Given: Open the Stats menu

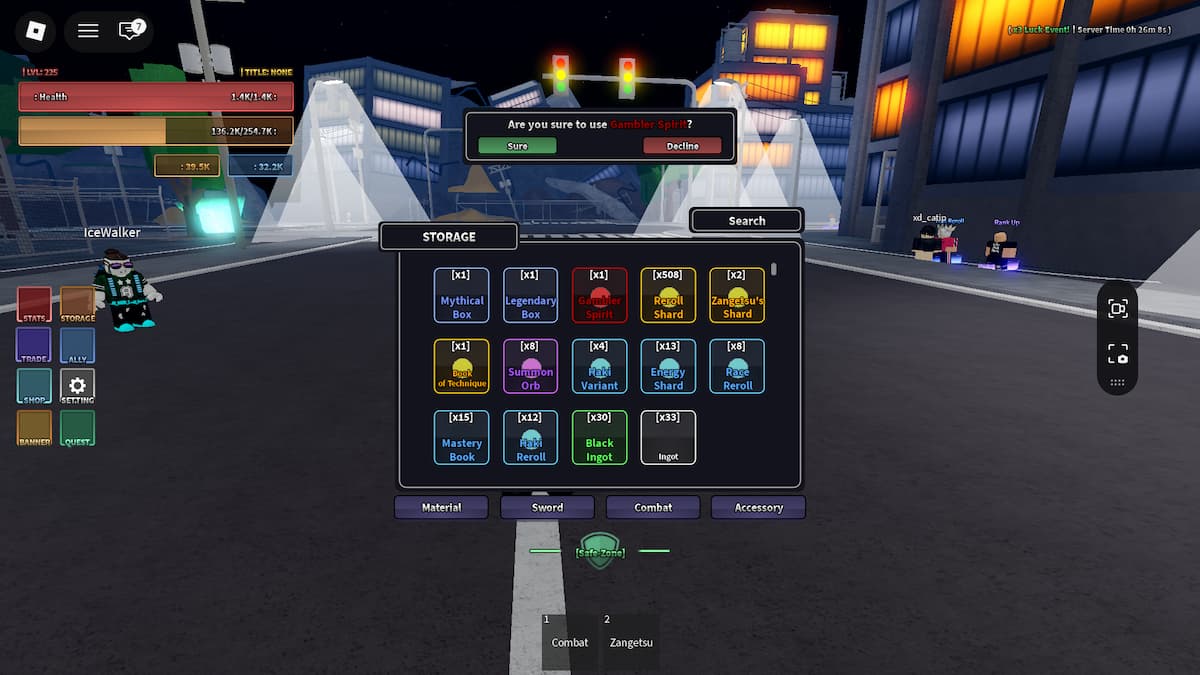Looking at the screenshot, I should click(x=34, y=304).
